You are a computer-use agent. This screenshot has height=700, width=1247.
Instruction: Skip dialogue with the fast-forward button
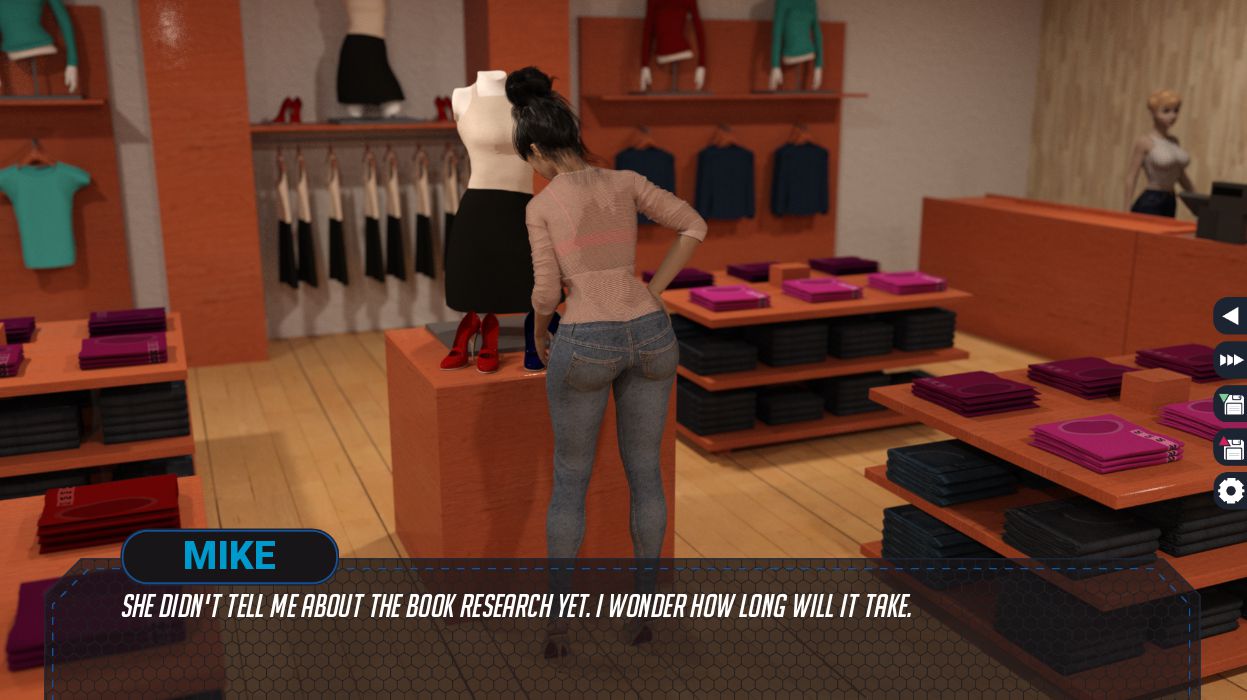coord(1231,360)
